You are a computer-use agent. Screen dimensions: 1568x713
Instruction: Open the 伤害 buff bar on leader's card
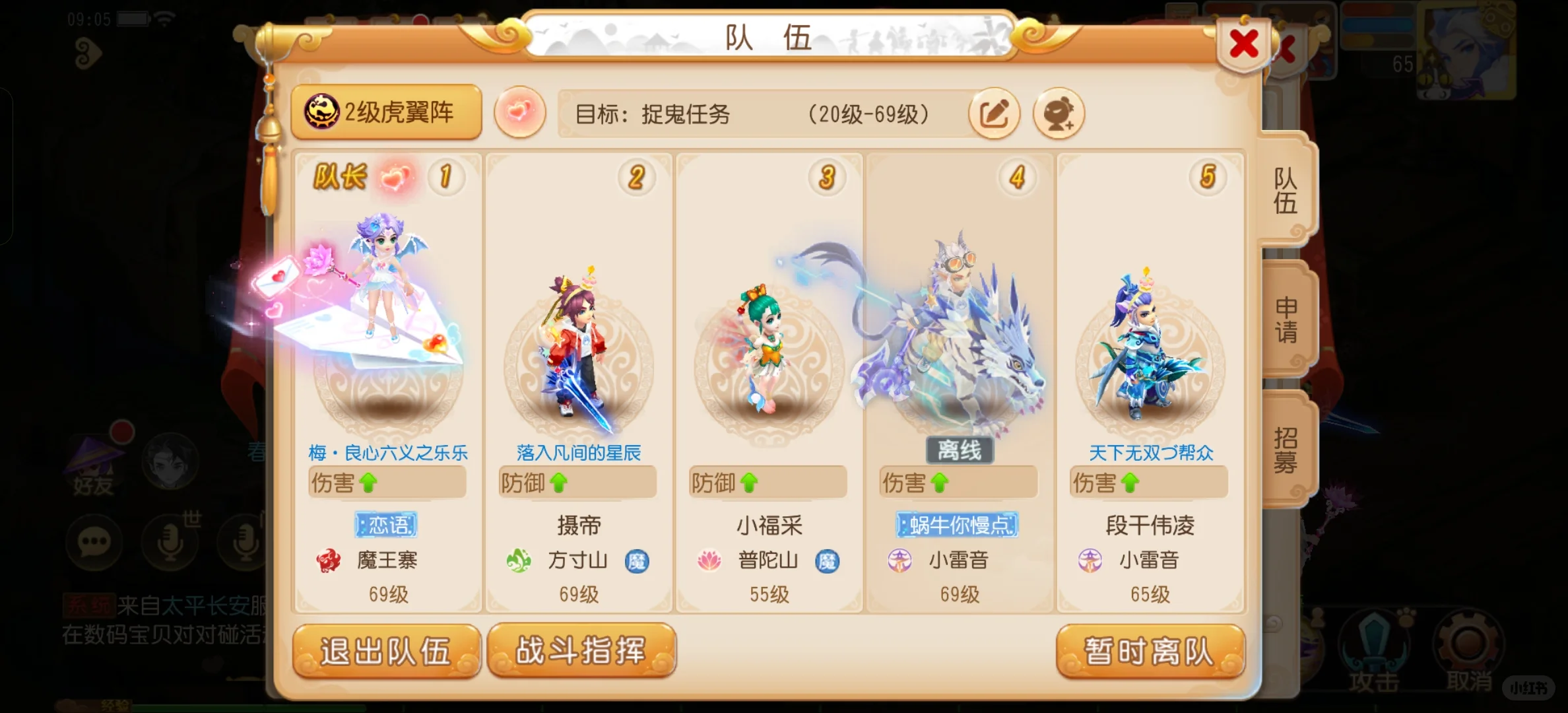click(x=387, y=483)
